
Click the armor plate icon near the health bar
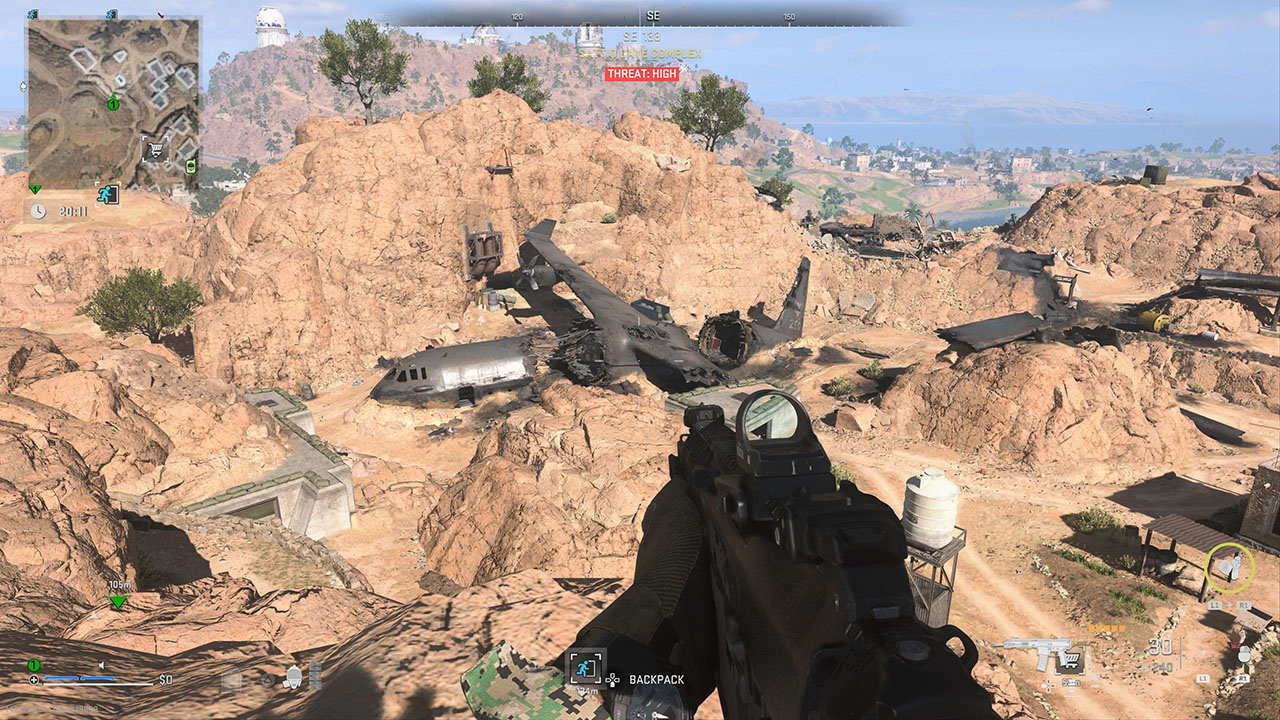click(34, 680)
